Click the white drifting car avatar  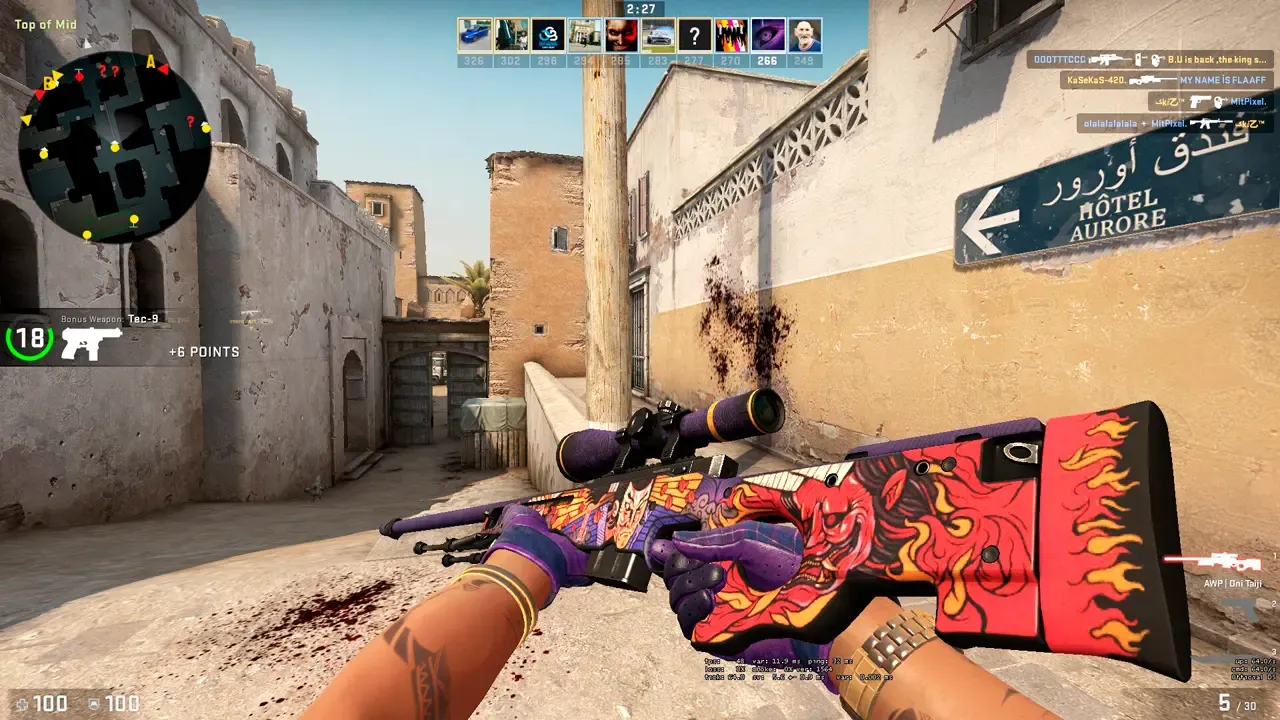pyautogui.click(x=657, y=35)
